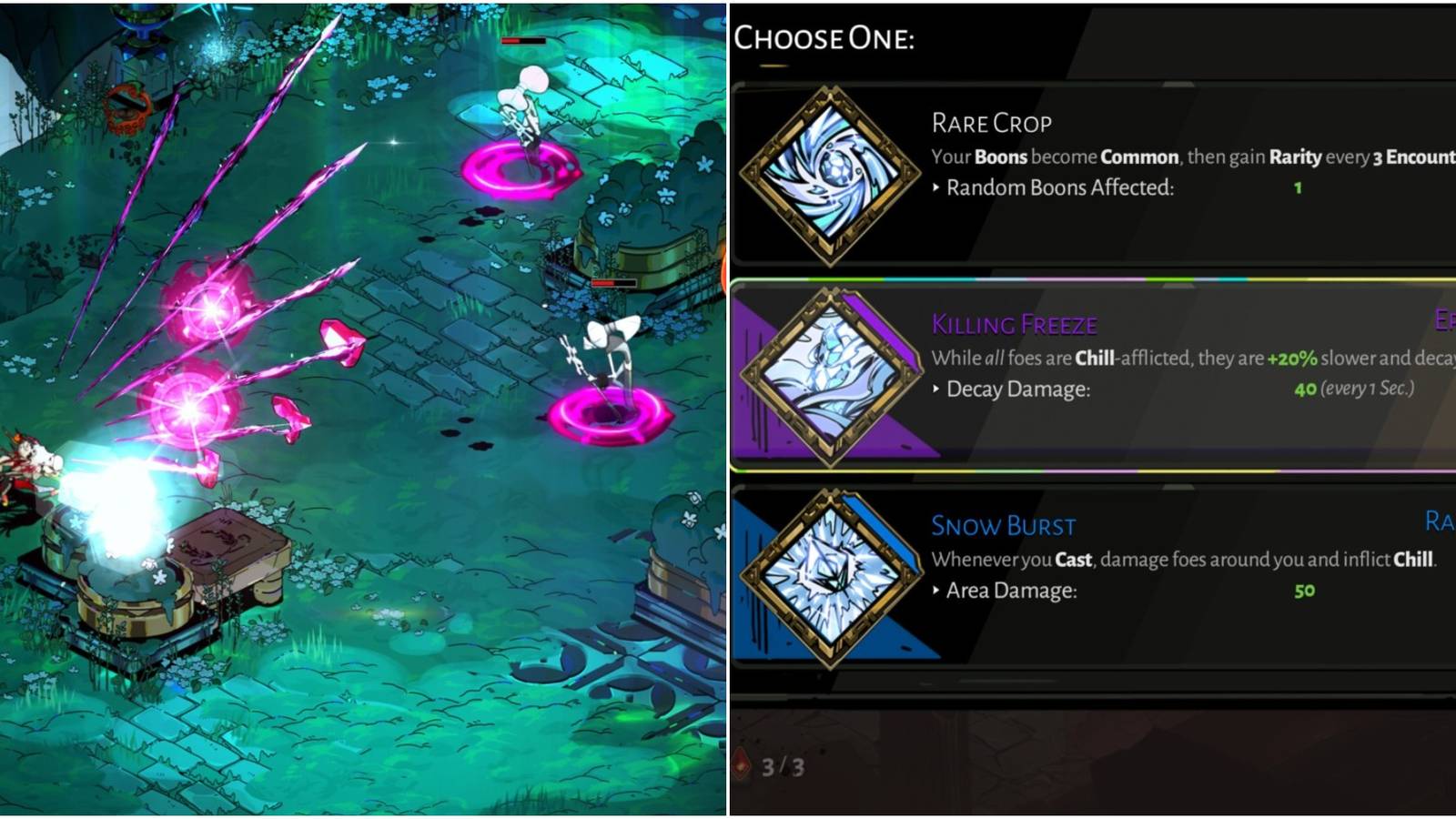Screen dimensions: 1456x819
Task: Click the Killing Freeze title text
Action: (1016, 324)
